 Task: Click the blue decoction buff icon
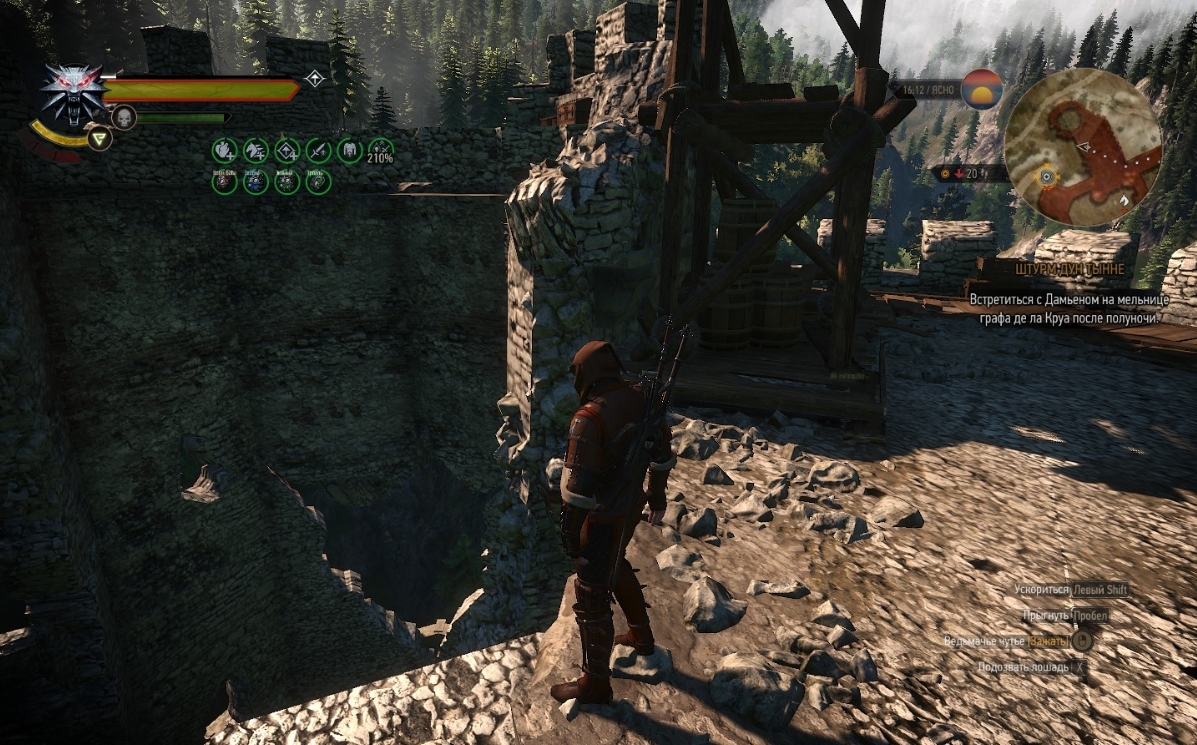(255, 182)
